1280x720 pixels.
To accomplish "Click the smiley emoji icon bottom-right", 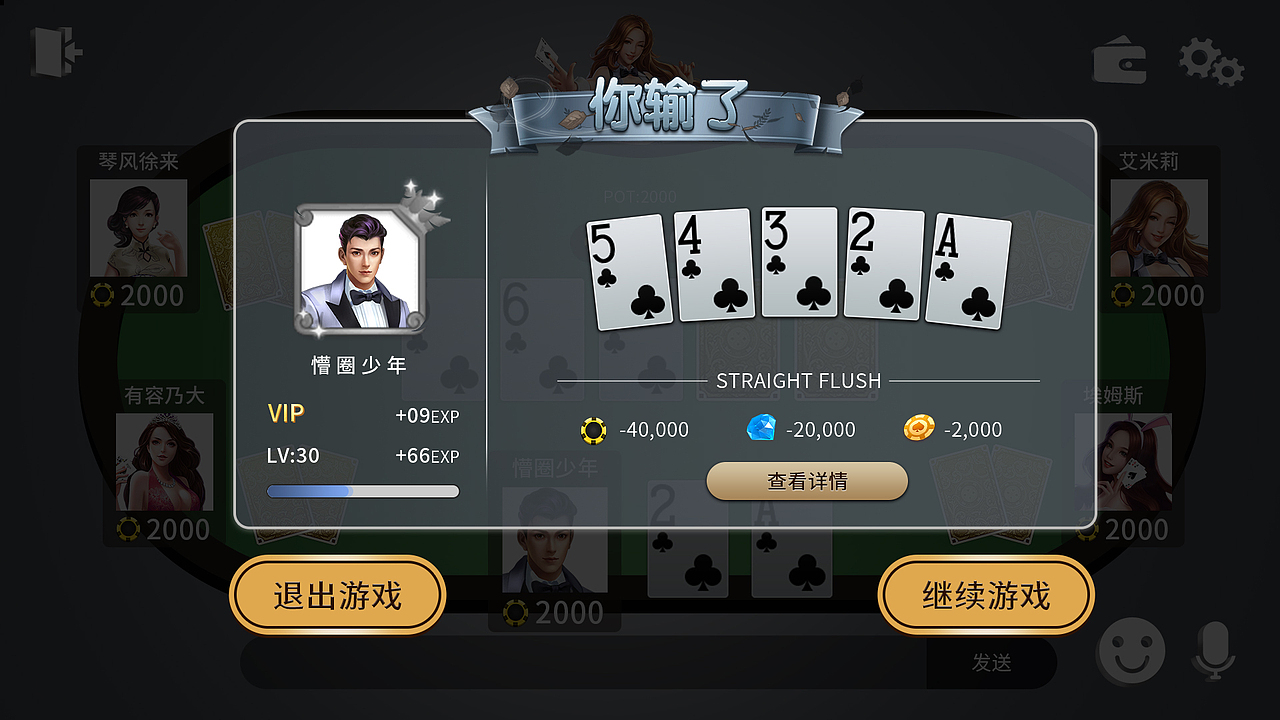I will [1131, 650].
